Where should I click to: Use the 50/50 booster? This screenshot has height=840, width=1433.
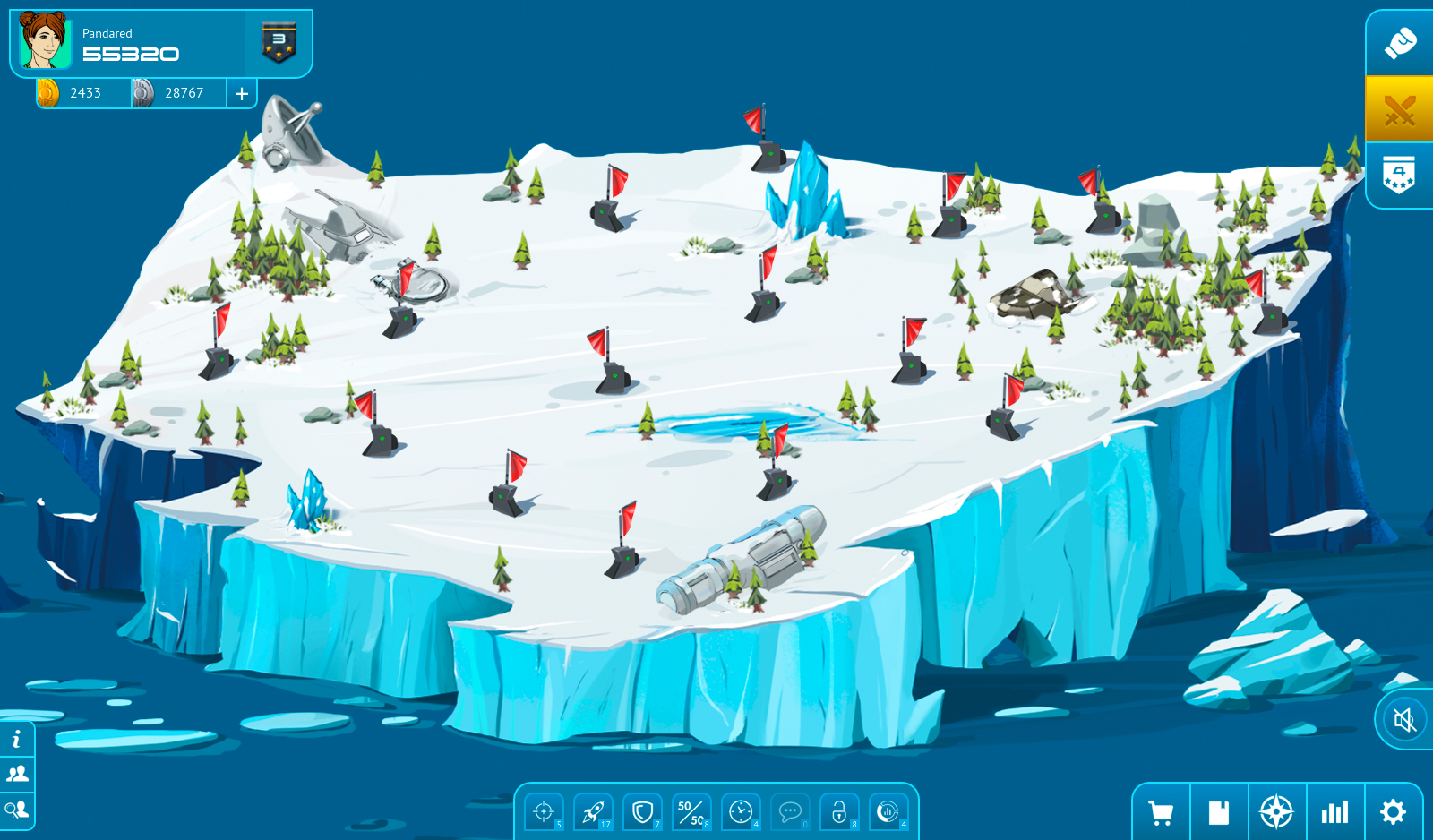coord(691,812)
